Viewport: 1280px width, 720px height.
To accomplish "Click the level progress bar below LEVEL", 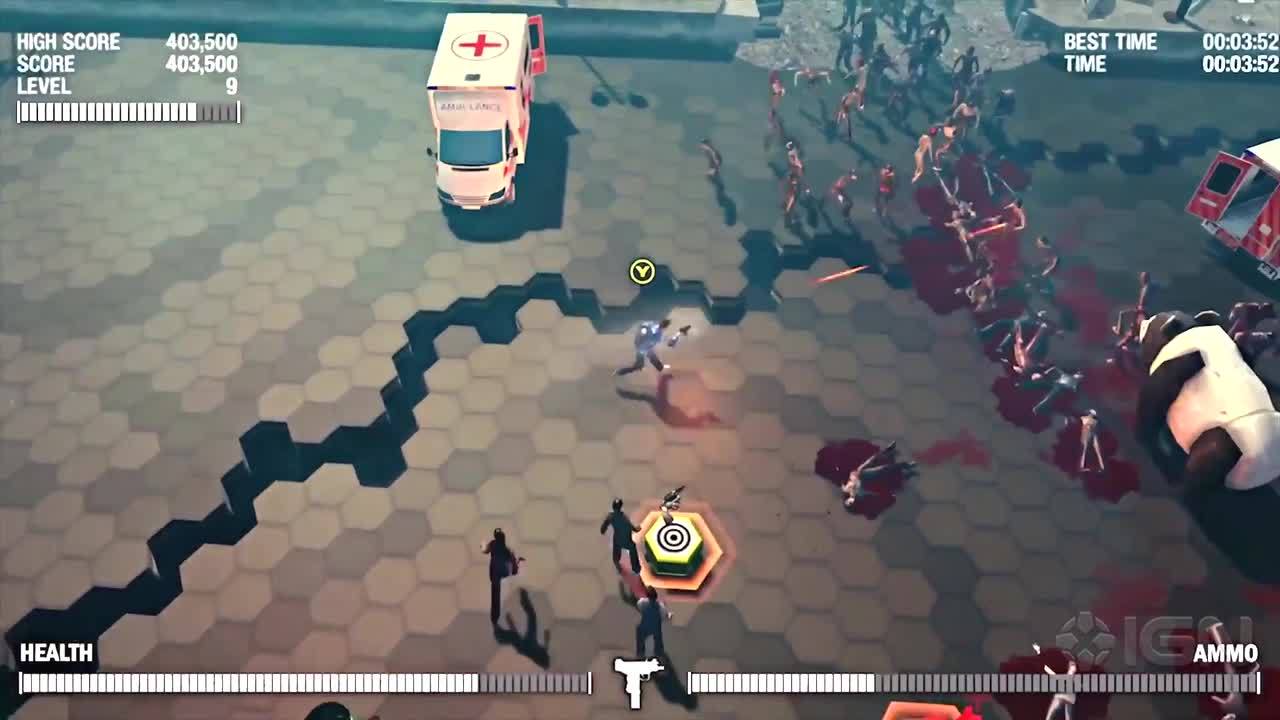I will 120,113.
